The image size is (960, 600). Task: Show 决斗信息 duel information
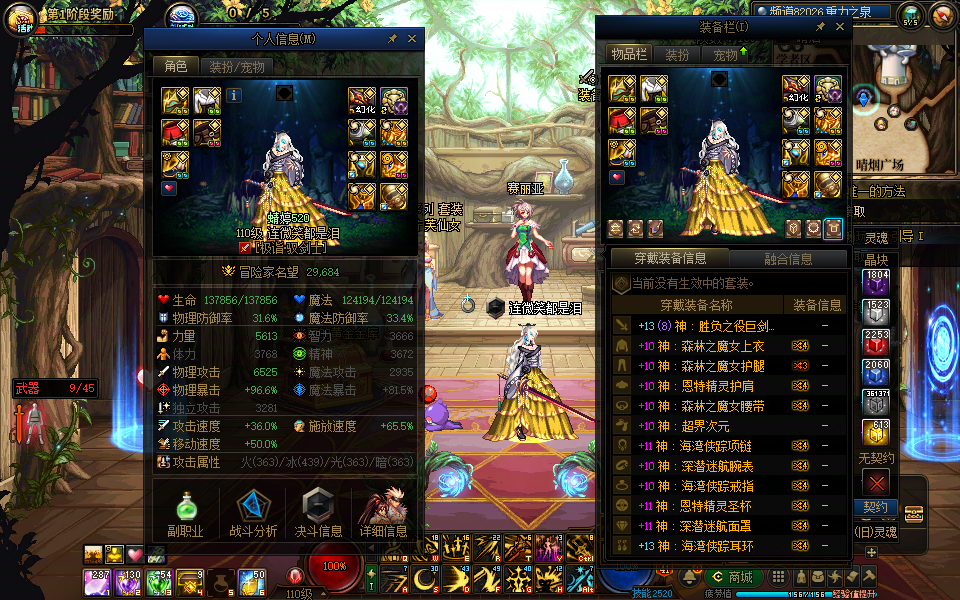pyautogui.click(x=318, y=513)
